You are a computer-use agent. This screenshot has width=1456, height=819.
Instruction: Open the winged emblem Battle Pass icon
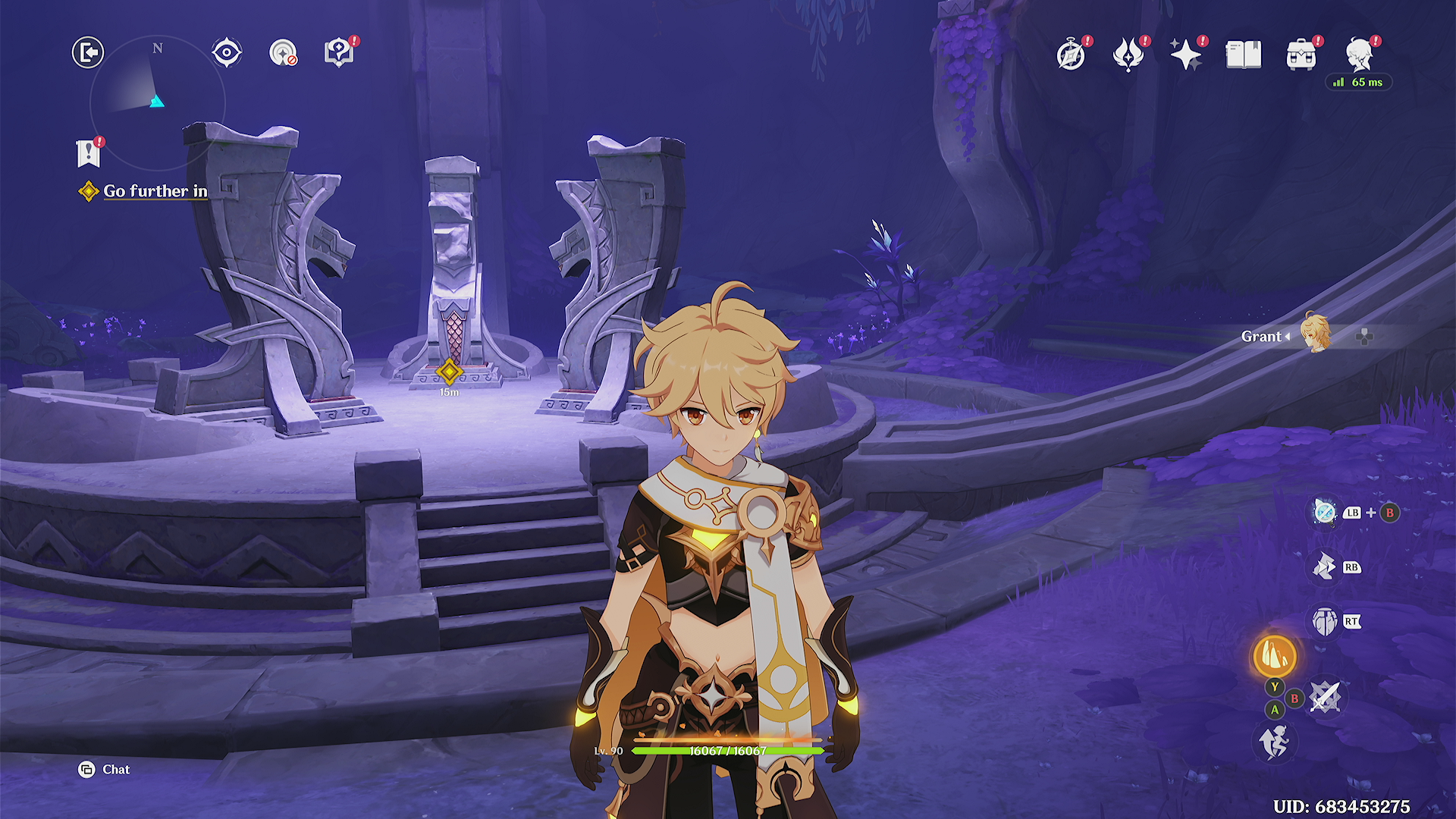pyautogui.click(x=1128, y=55)
